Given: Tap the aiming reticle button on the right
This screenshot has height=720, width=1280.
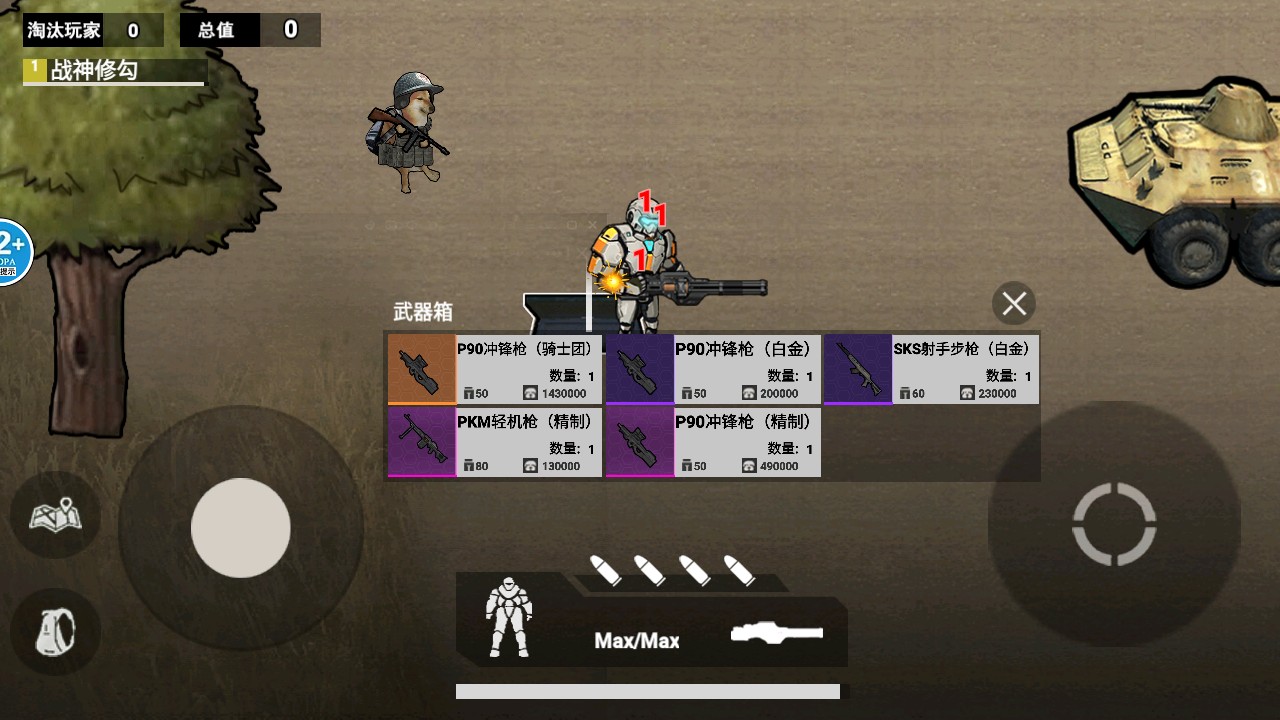Looking at the screenshot, I should [x=1113, y=524].
